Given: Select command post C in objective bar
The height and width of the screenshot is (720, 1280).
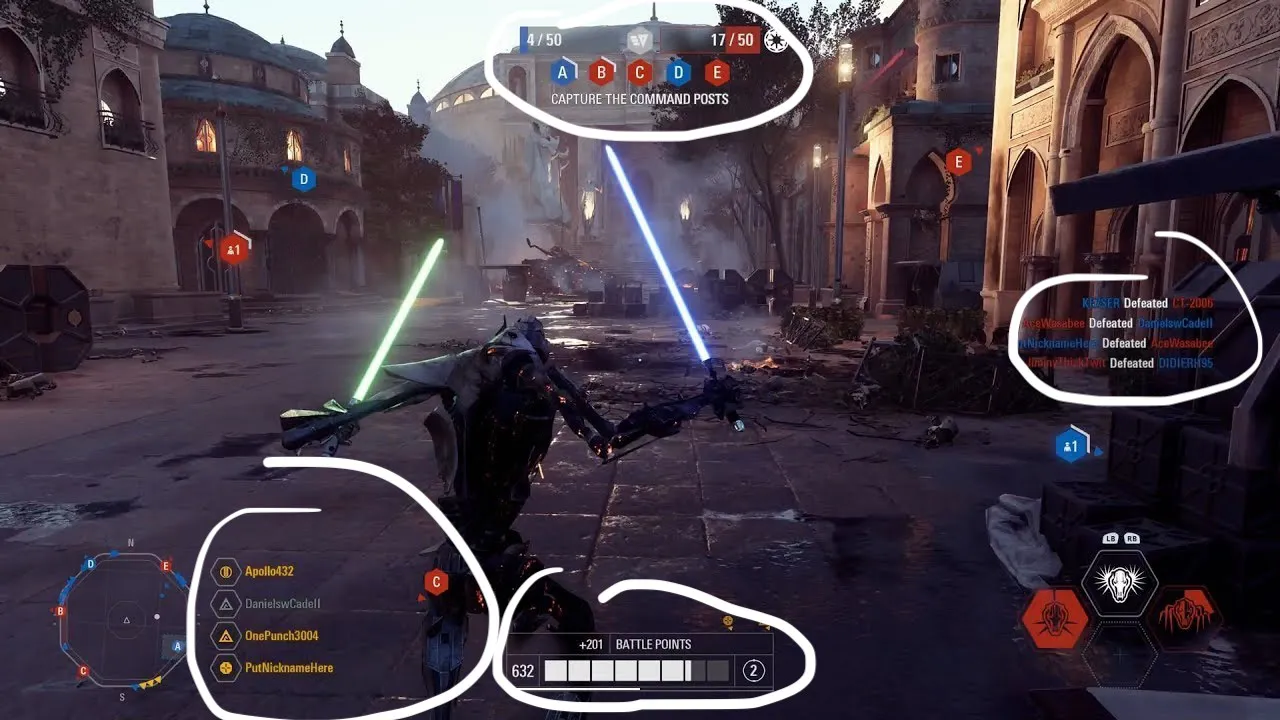Looking at the screenshot, I should click(x=639, y=71).
